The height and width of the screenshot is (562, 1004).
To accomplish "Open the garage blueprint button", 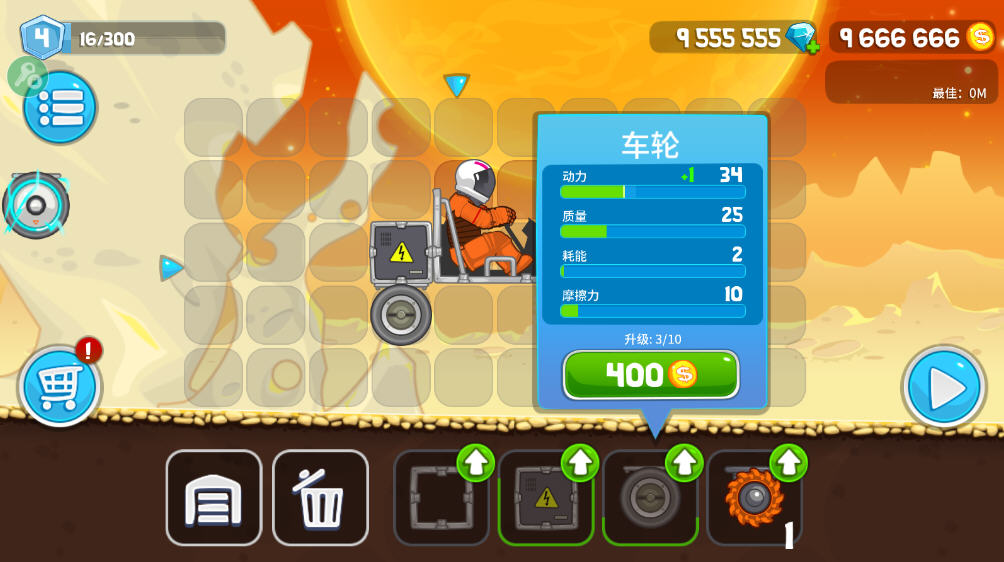I will tap(214, 497).
